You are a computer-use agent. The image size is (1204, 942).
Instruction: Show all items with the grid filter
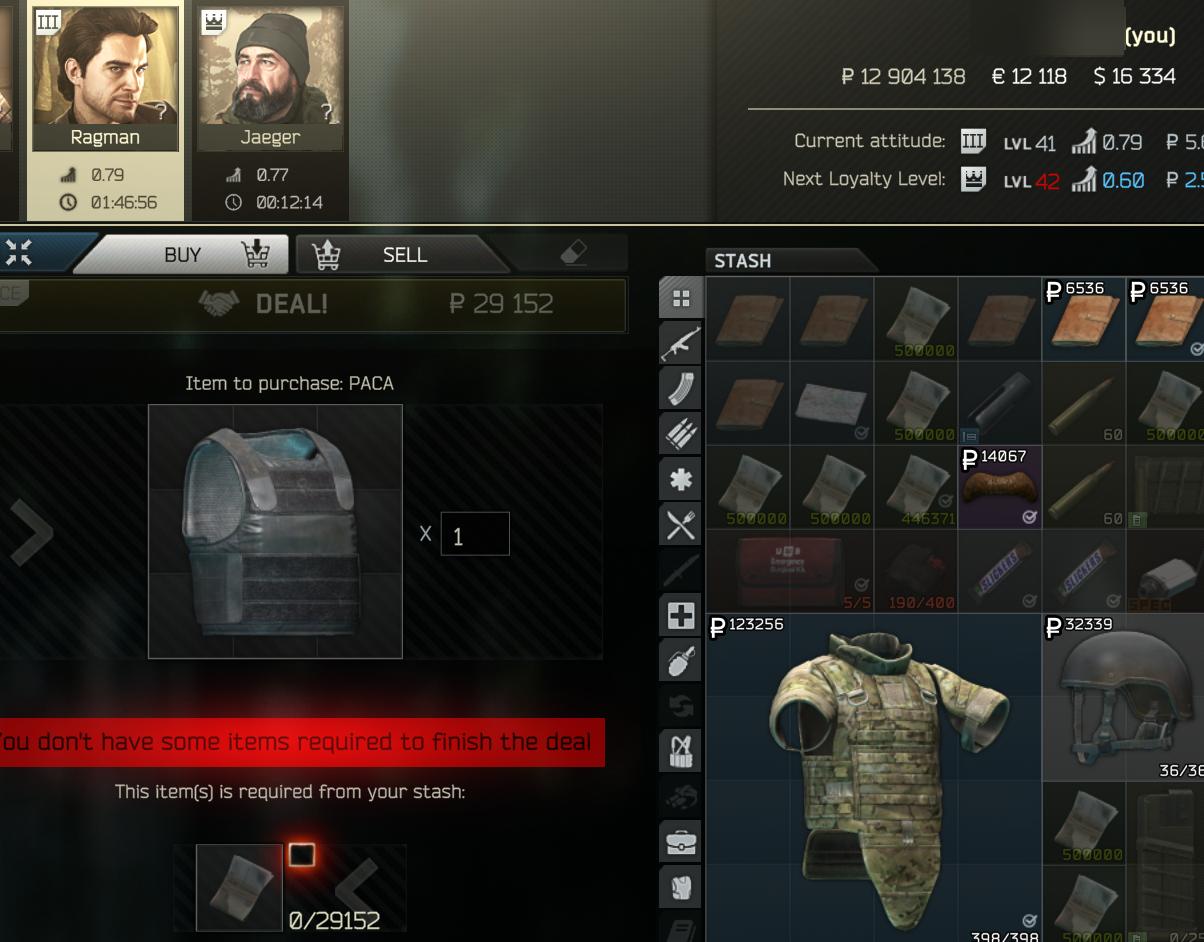coord(681,298)
